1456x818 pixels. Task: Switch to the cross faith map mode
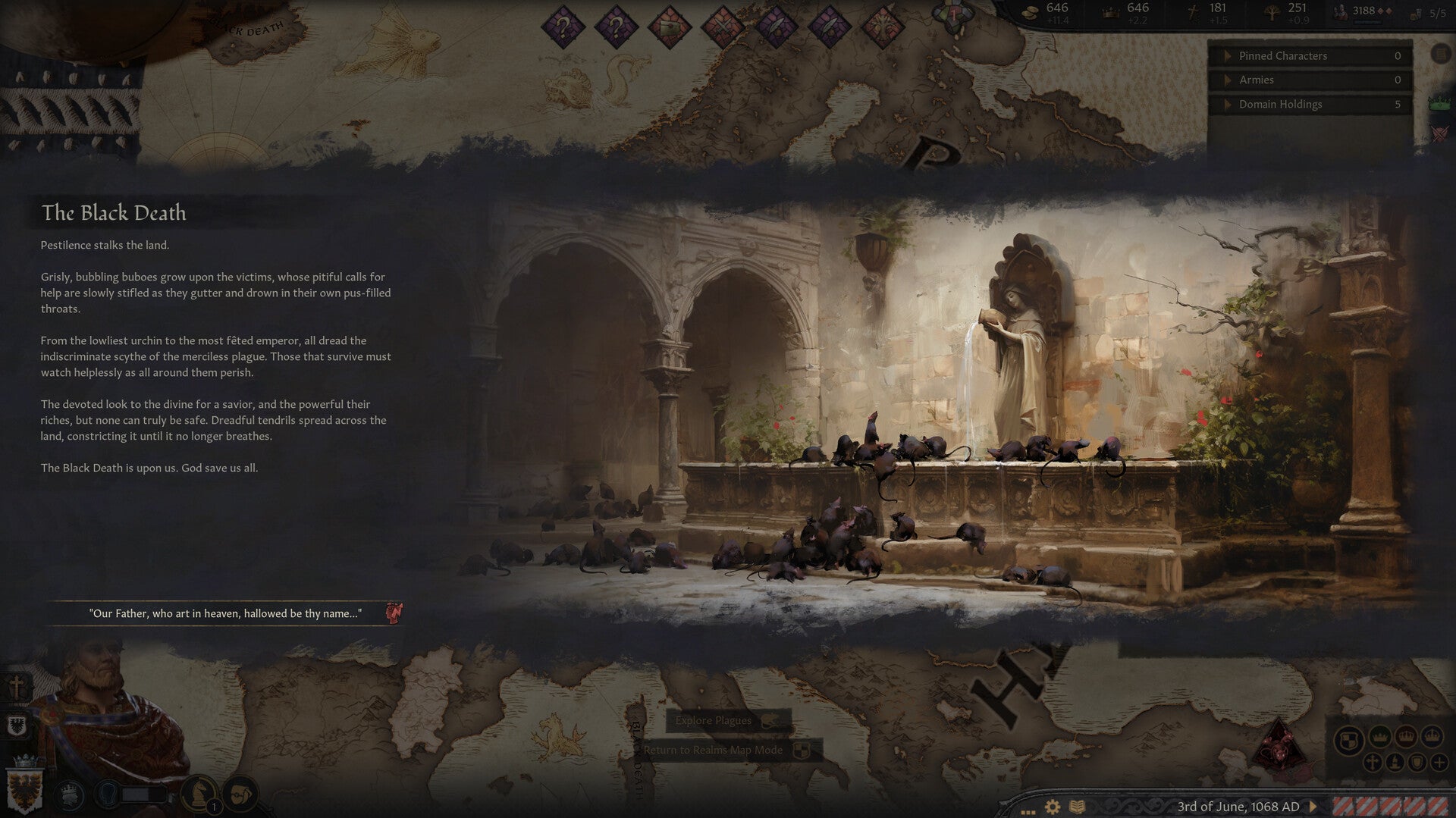1371,763
